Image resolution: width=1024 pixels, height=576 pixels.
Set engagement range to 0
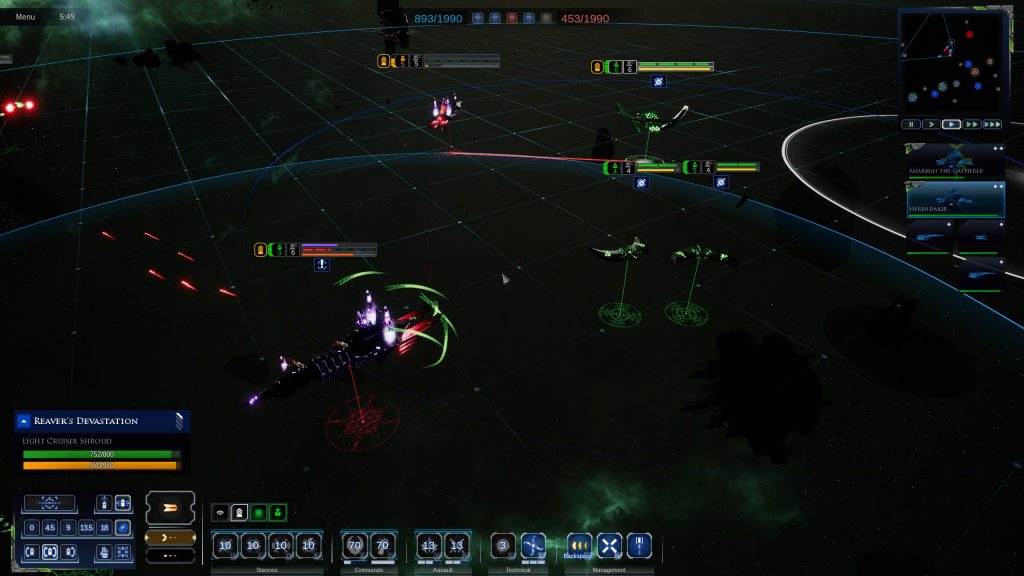pos(32,528)
